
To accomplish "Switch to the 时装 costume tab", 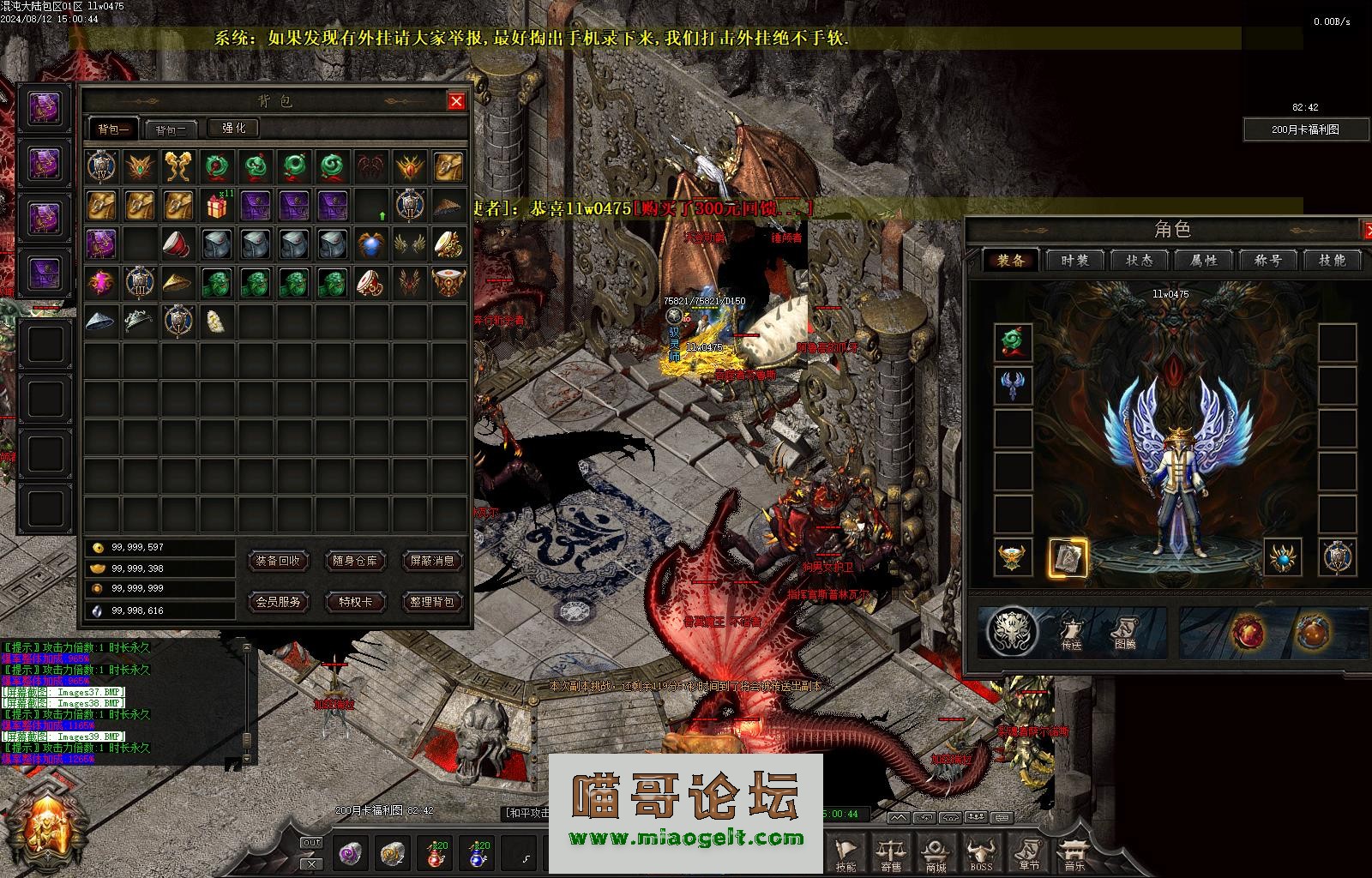I will pos(1075,261).
